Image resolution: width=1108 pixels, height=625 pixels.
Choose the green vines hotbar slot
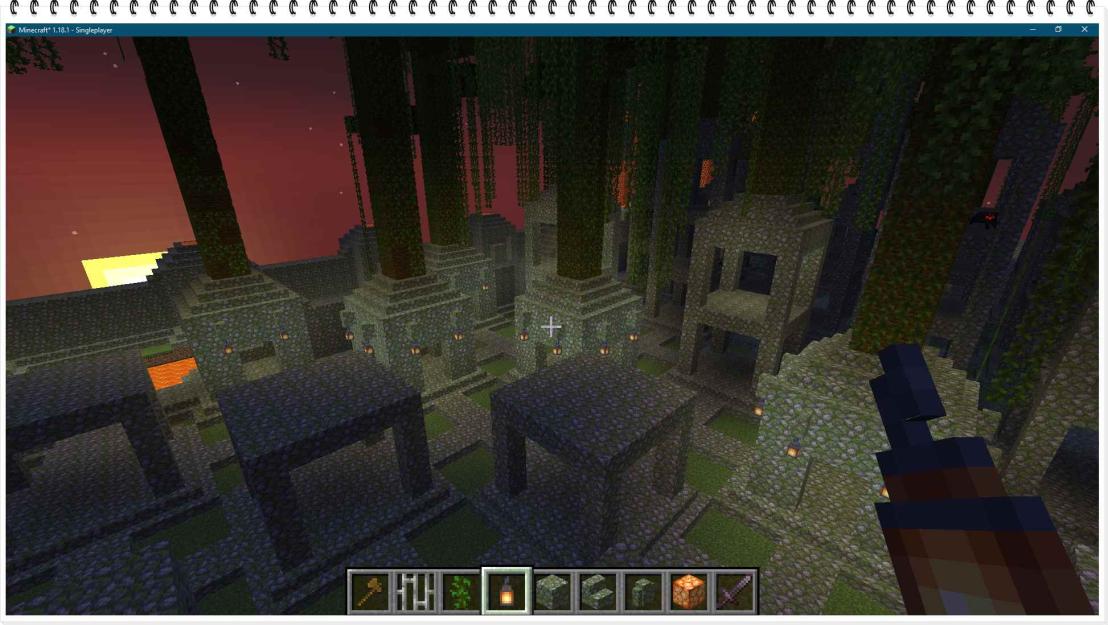[460, 591]
